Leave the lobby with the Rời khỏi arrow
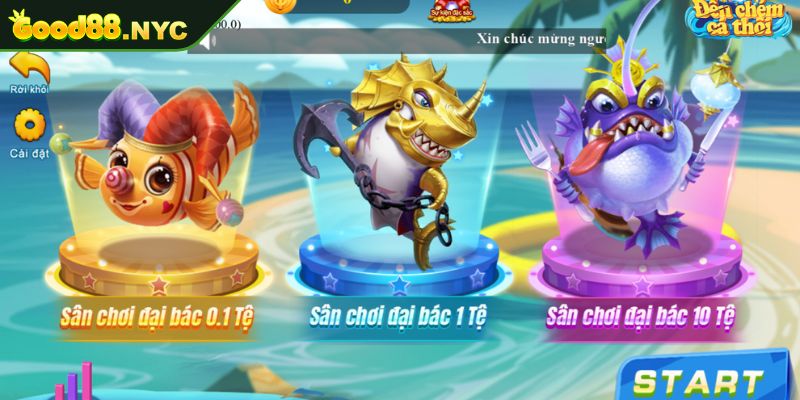 tap(29, 68)
